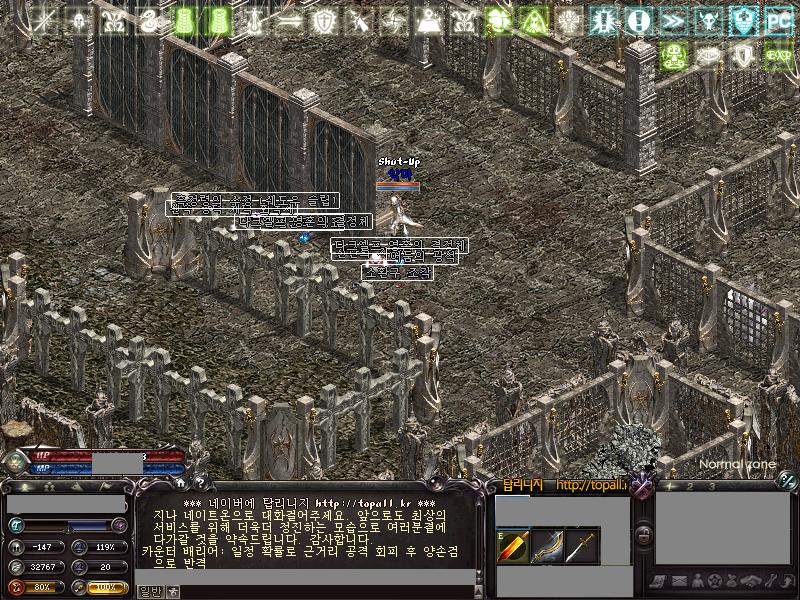
Task: Click the exclamation mark buff icon
Action: (x=638, y=20)
